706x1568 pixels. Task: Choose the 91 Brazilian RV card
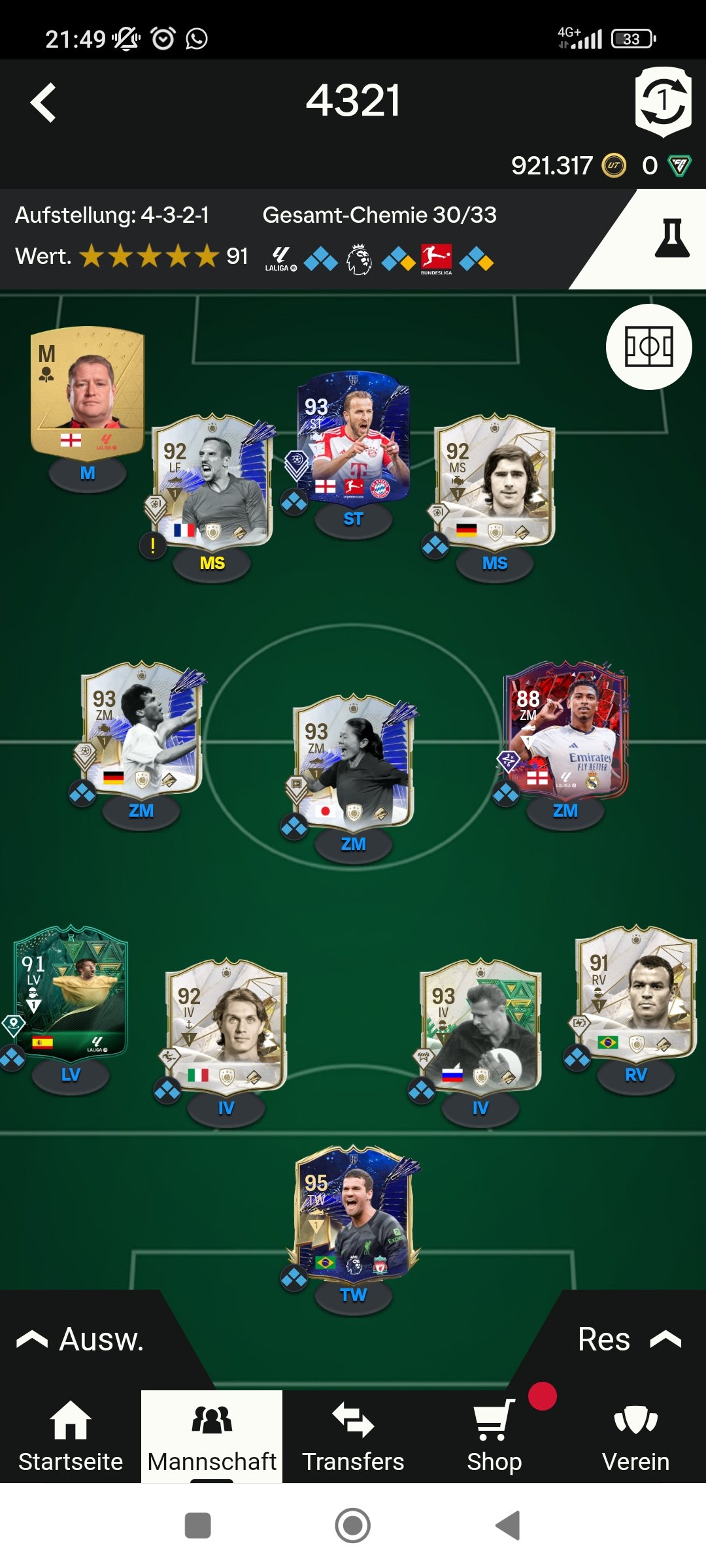tap(635, 993)
